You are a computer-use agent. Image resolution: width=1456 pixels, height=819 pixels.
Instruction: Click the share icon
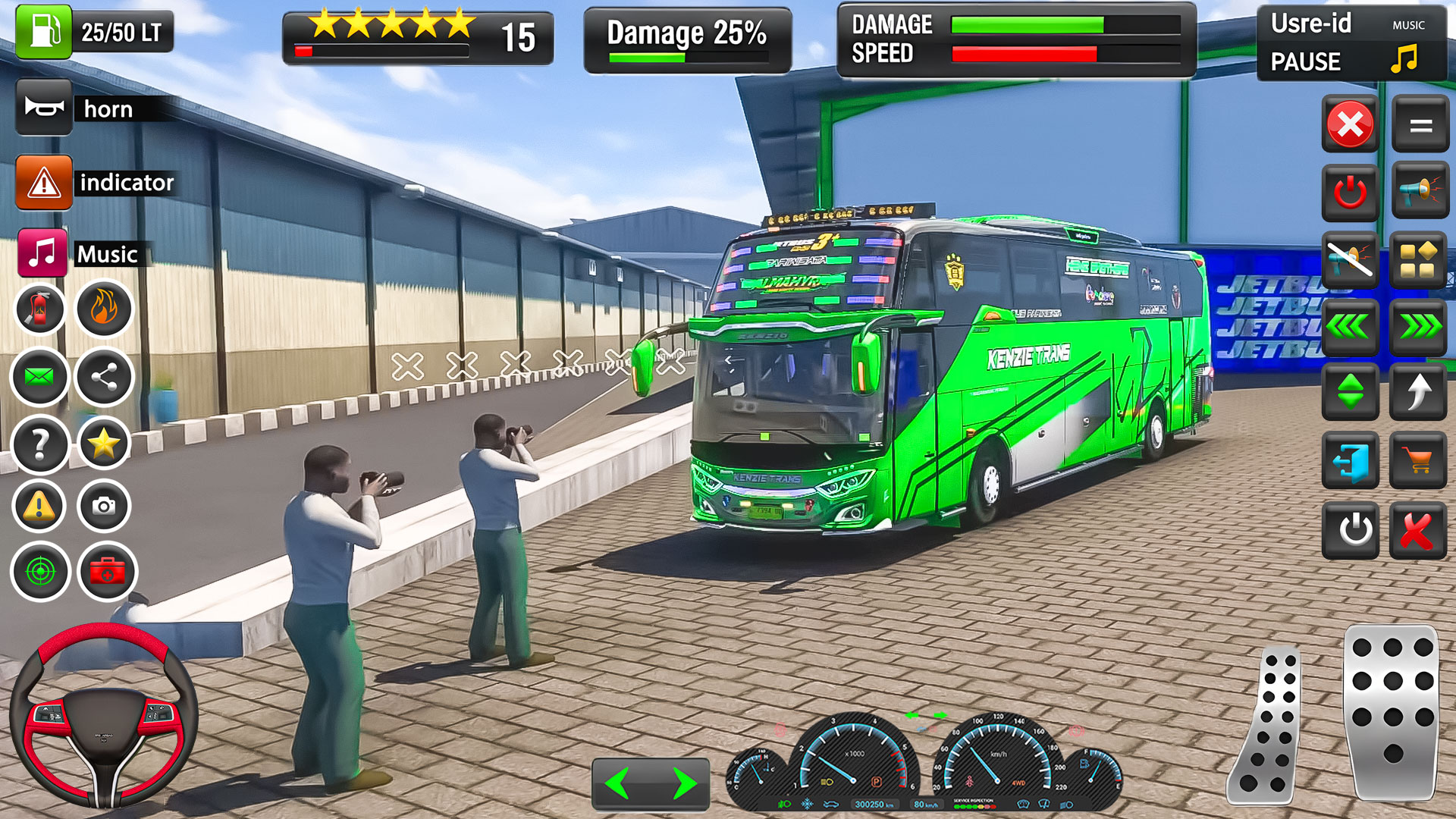tap(104, 377)
